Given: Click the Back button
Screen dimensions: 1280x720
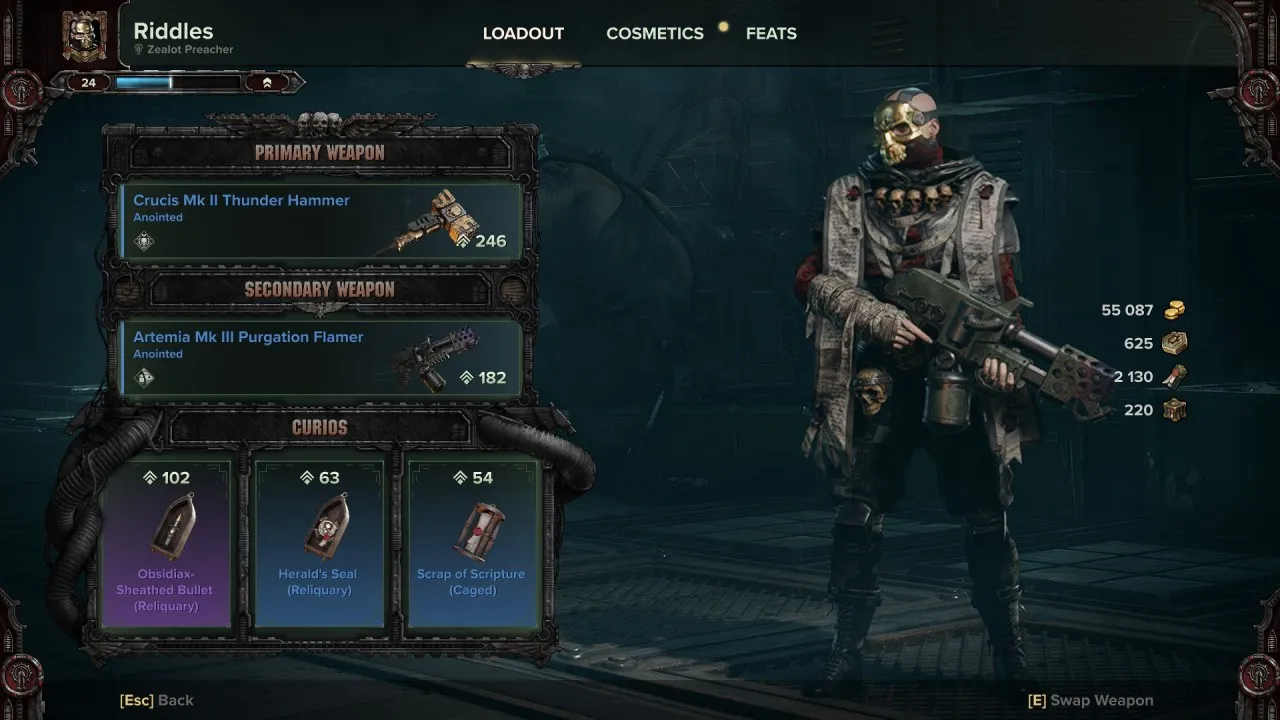Looking at the screenshot, I should point(157,700).
